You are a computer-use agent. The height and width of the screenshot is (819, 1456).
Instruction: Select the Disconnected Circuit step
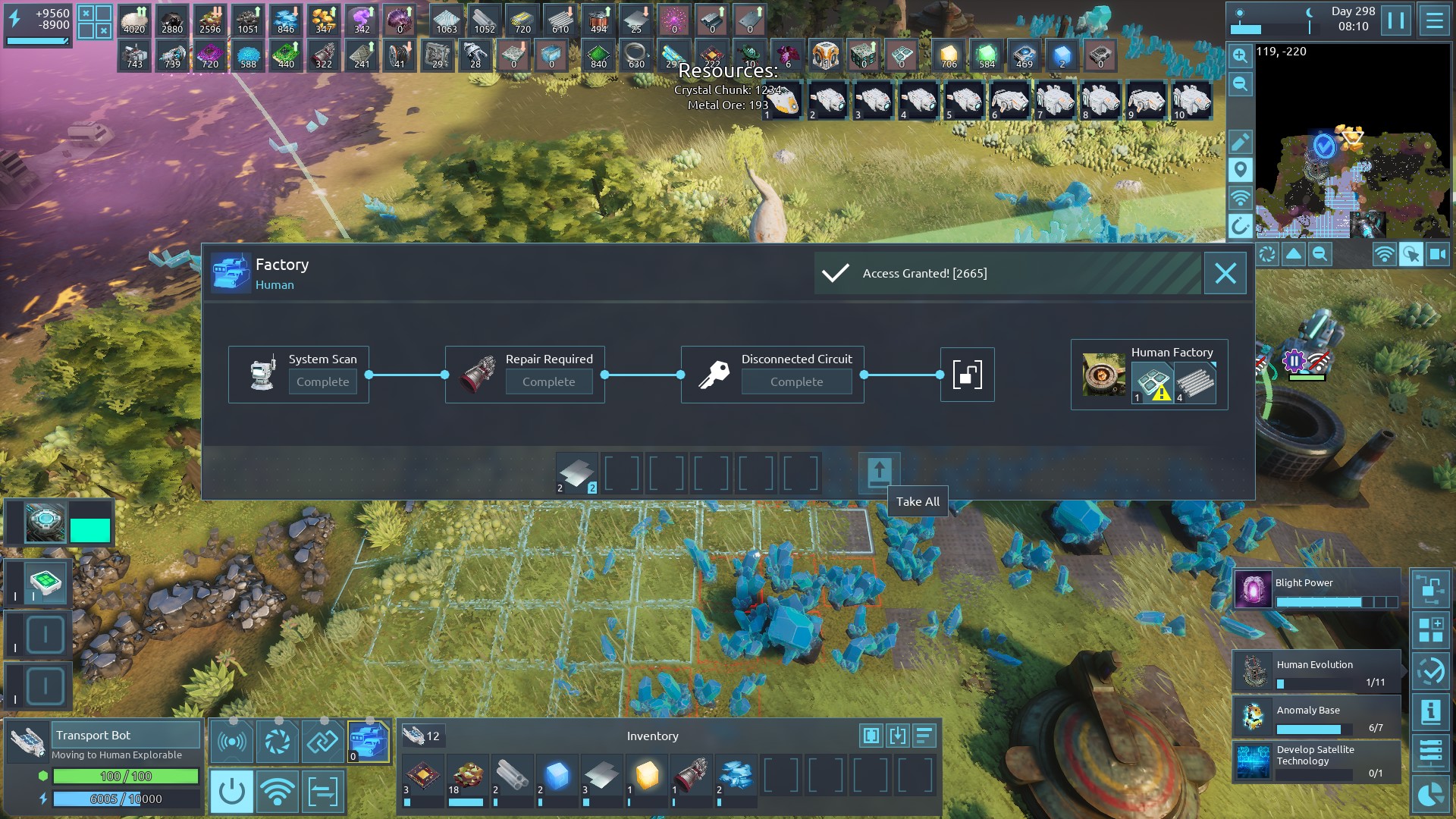pos(772,374)
